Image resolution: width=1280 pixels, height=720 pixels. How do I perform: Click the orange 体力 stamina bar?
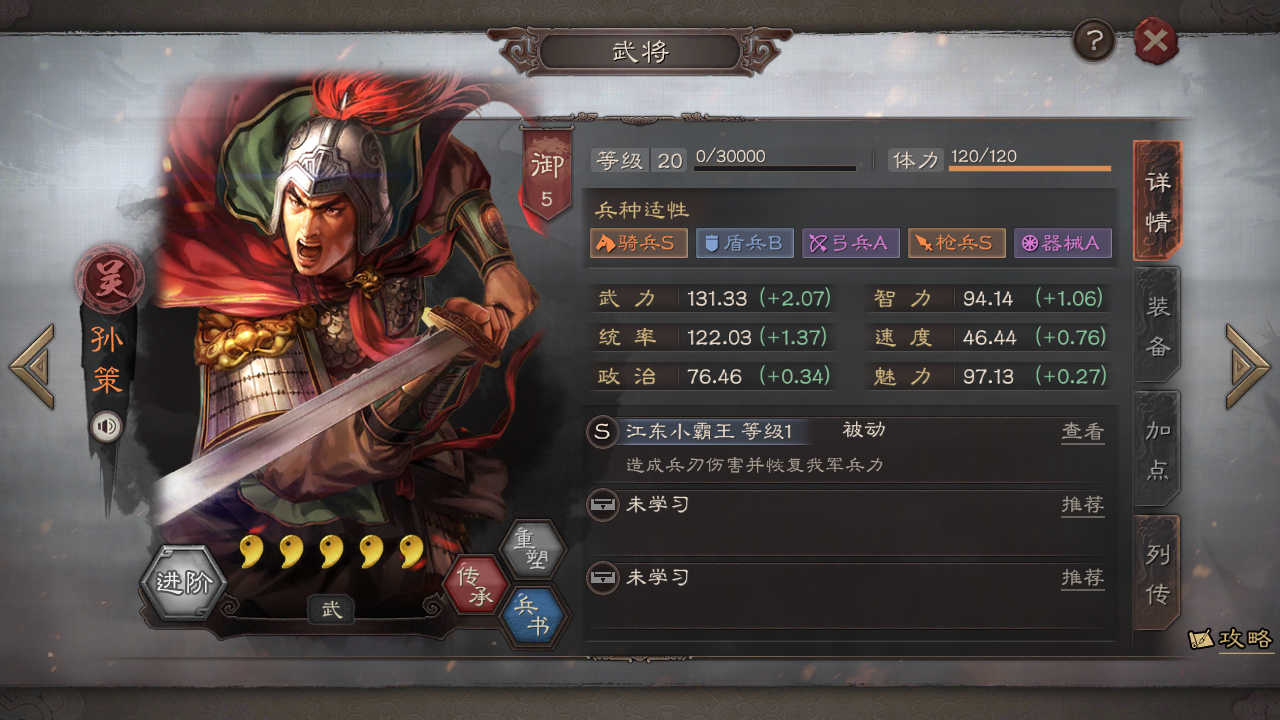[1029, 168]
